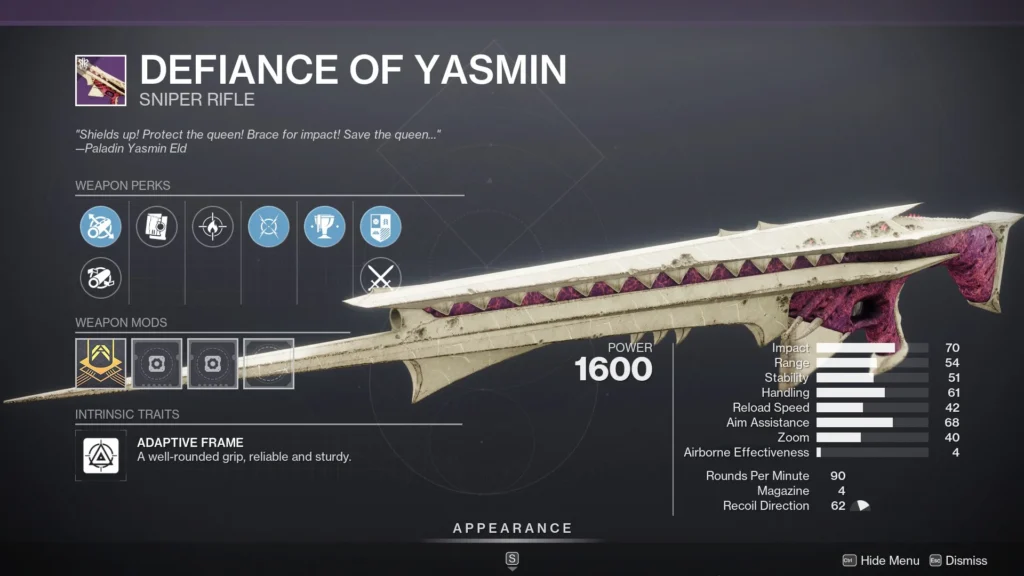Choose the trophy perk icon
The image size is (1024, 576).
(x=324, y=227)
